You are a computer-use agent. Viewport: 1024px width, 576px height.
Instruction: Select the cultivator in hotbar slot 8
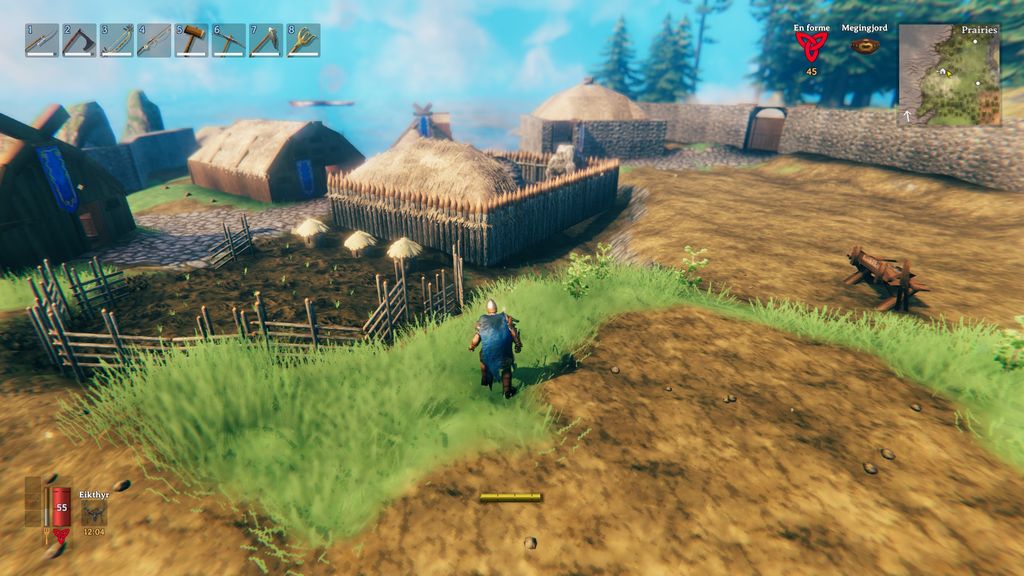point(303,40)
